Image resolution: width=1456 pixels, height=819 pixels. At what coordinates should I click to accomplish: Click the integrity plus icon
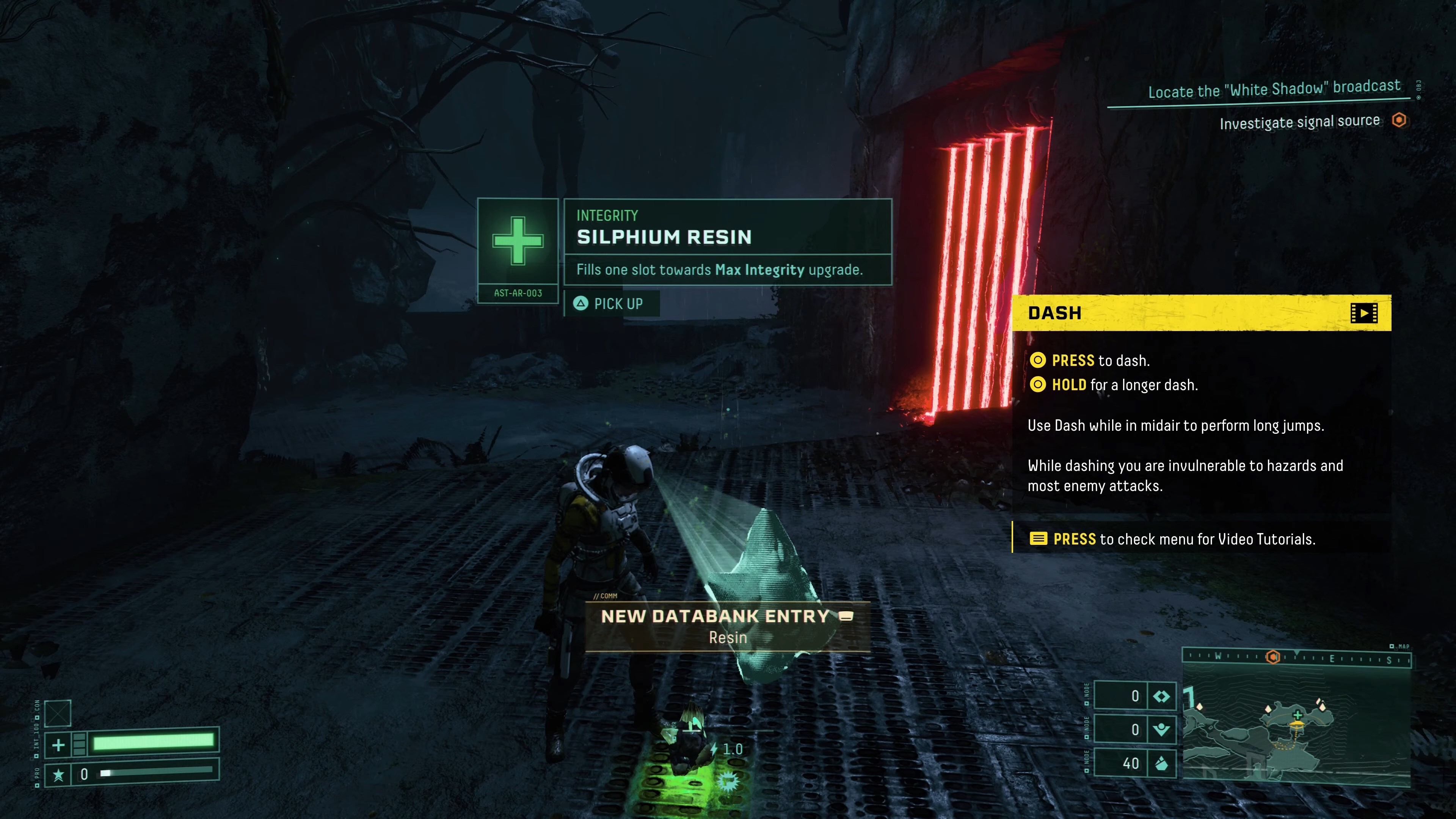pos(58,745)
